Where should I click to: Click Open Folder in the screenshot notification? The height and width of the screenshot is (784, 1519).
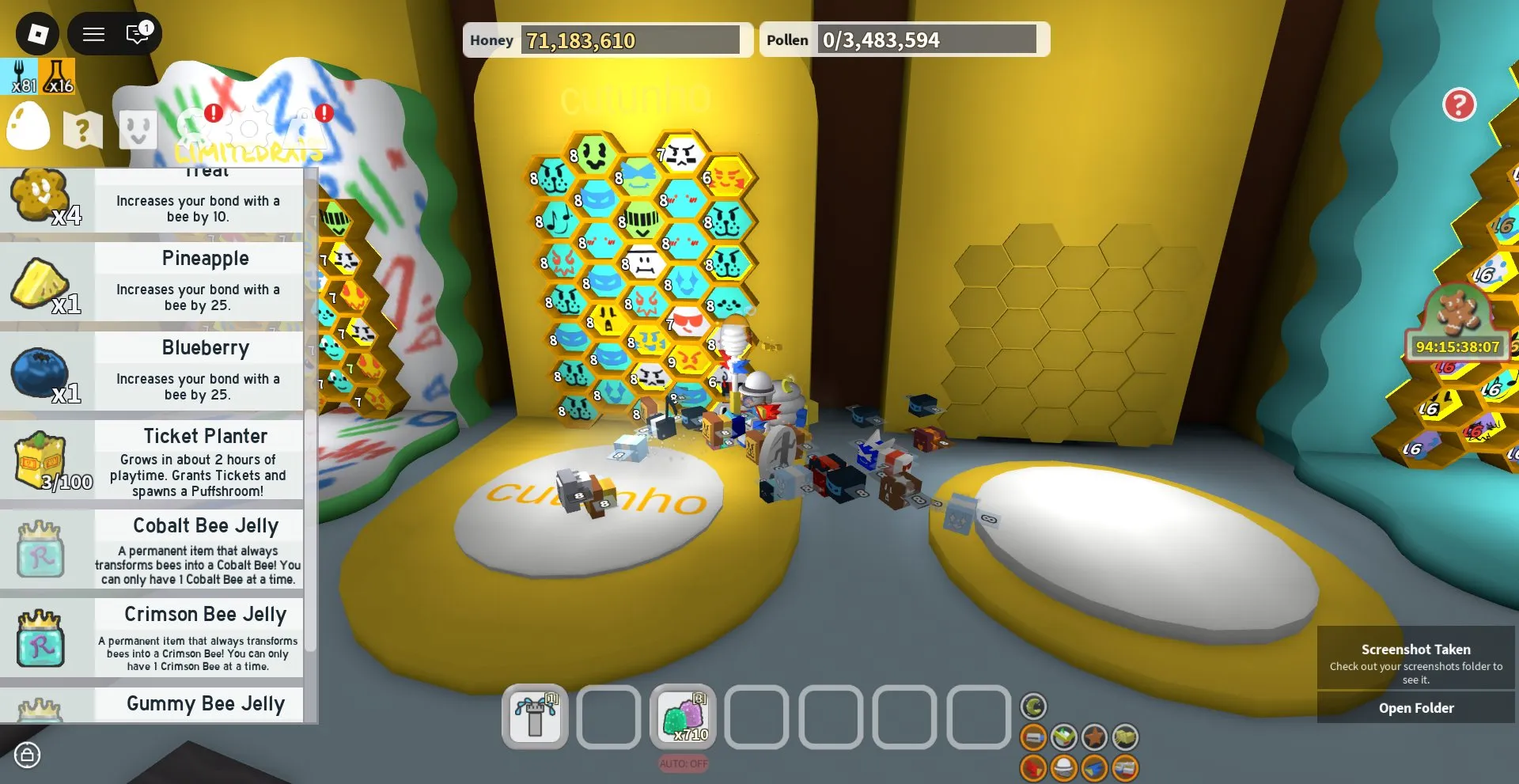click(x=1415, y=707)
